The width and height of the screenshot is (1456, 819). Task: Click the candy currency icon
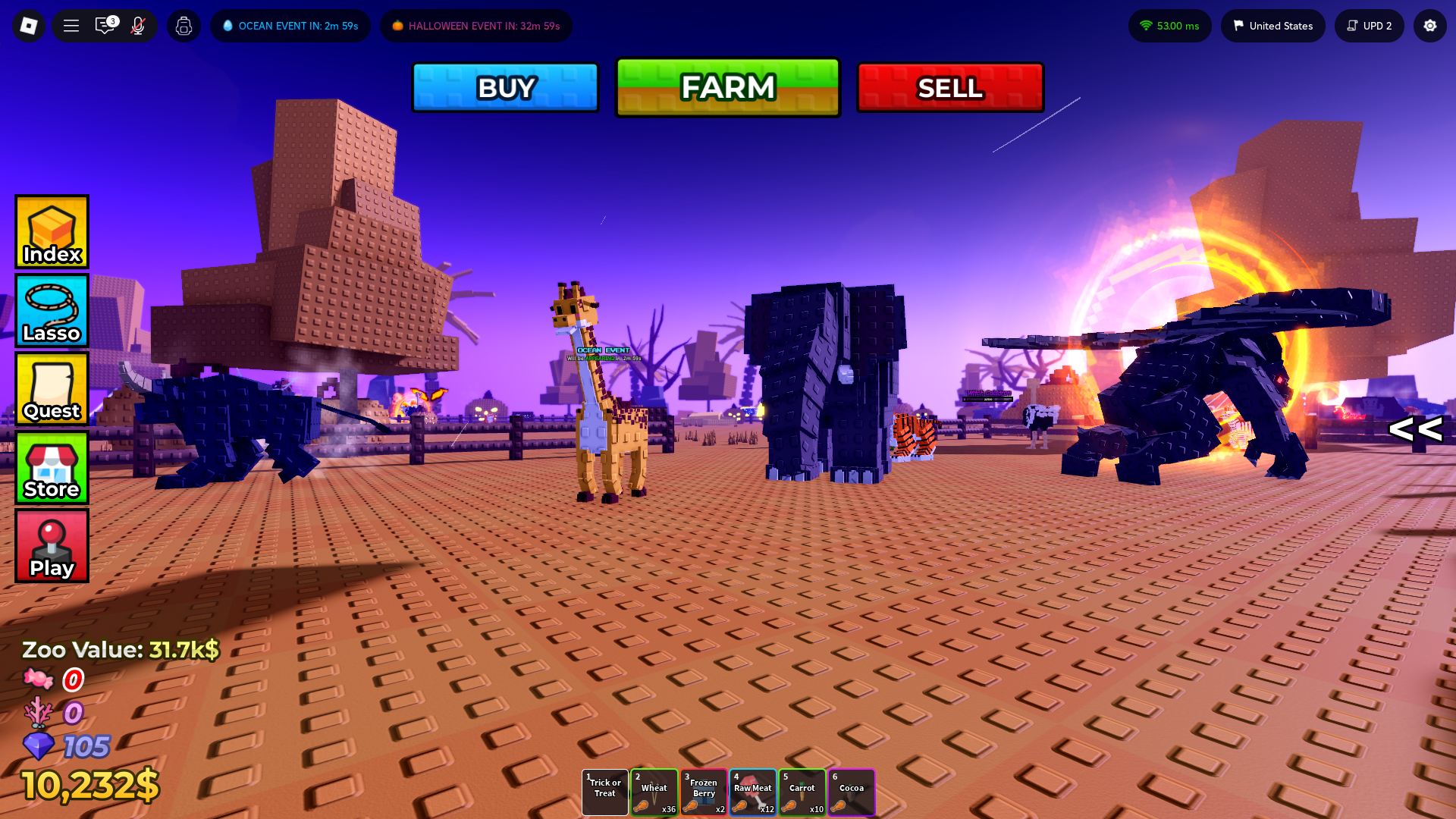coord(39,679)
